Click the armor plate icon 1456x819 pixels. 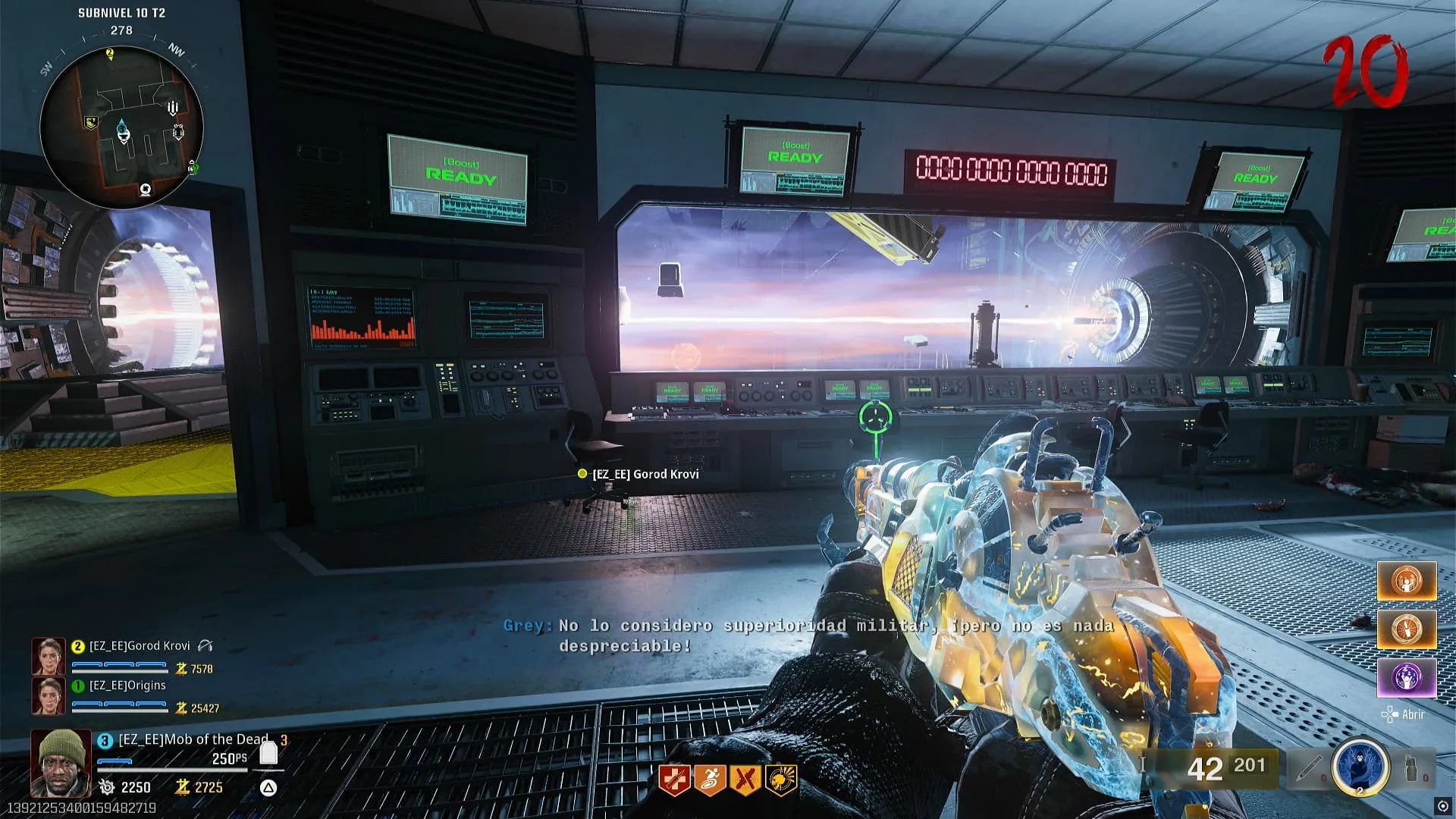coord(268,752)
